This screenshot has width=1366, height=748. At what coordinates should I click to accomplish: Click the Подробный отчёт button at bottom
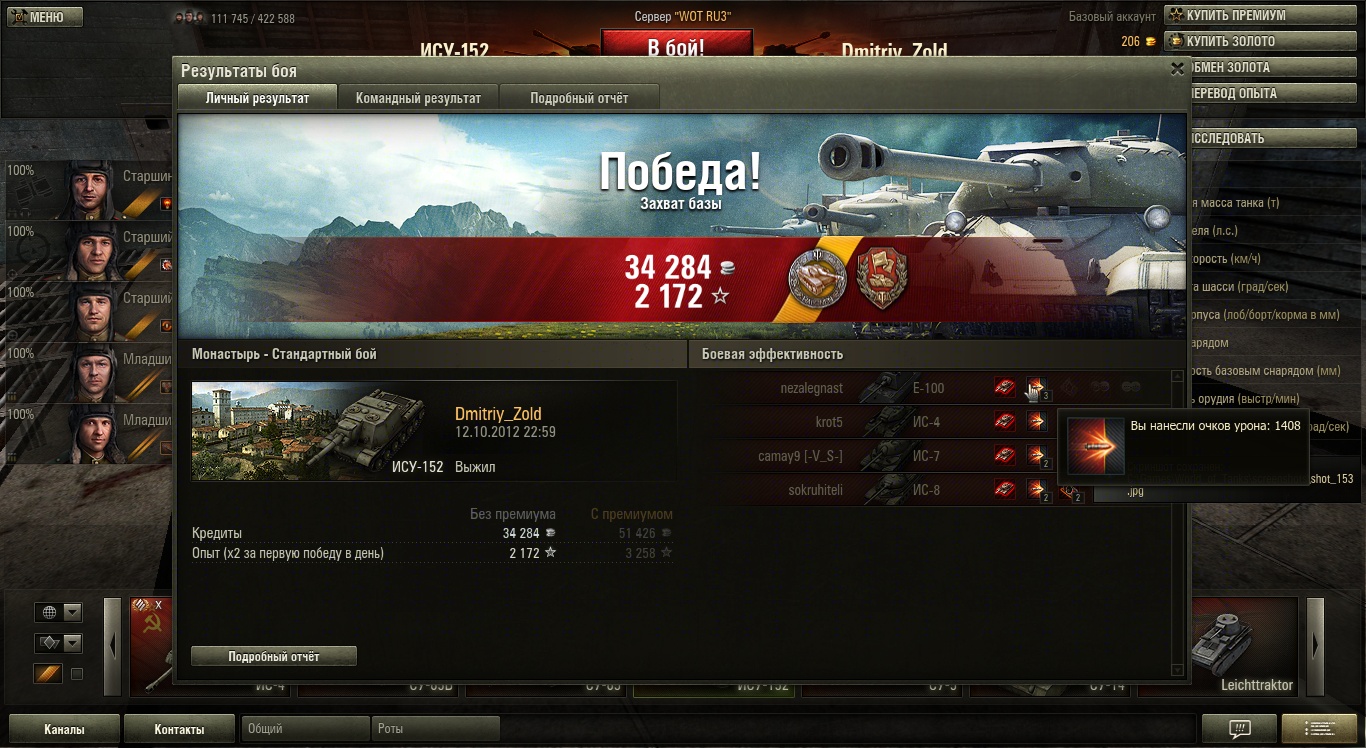click(274, 656)
